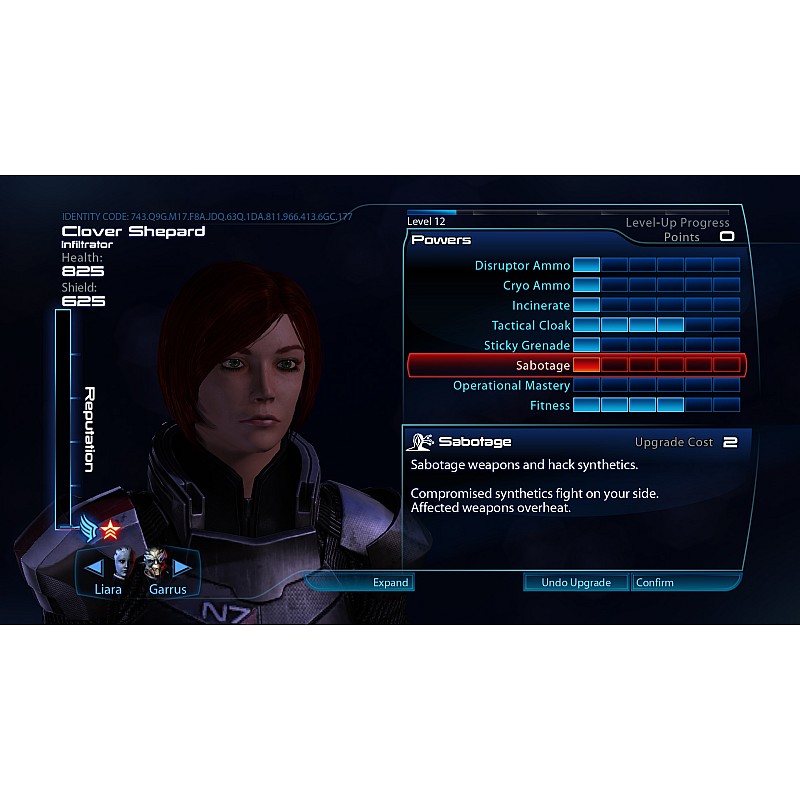Switch to Garrus's portrait
Viewport: 800px width, 800px height.
pyautogui.click(x=154, y=566)
